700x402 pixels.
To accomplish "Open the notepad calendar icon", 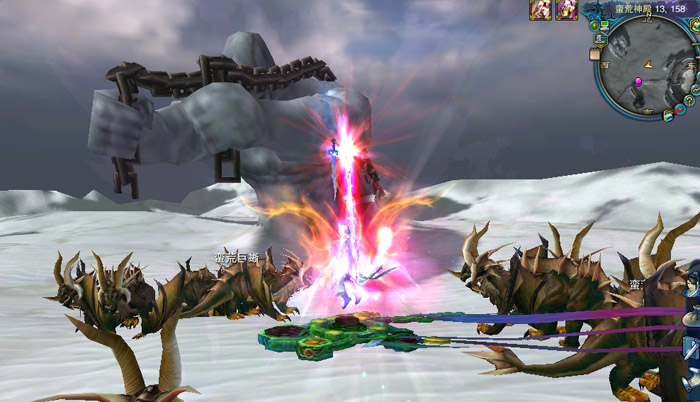I will click(x=595, y=54).
